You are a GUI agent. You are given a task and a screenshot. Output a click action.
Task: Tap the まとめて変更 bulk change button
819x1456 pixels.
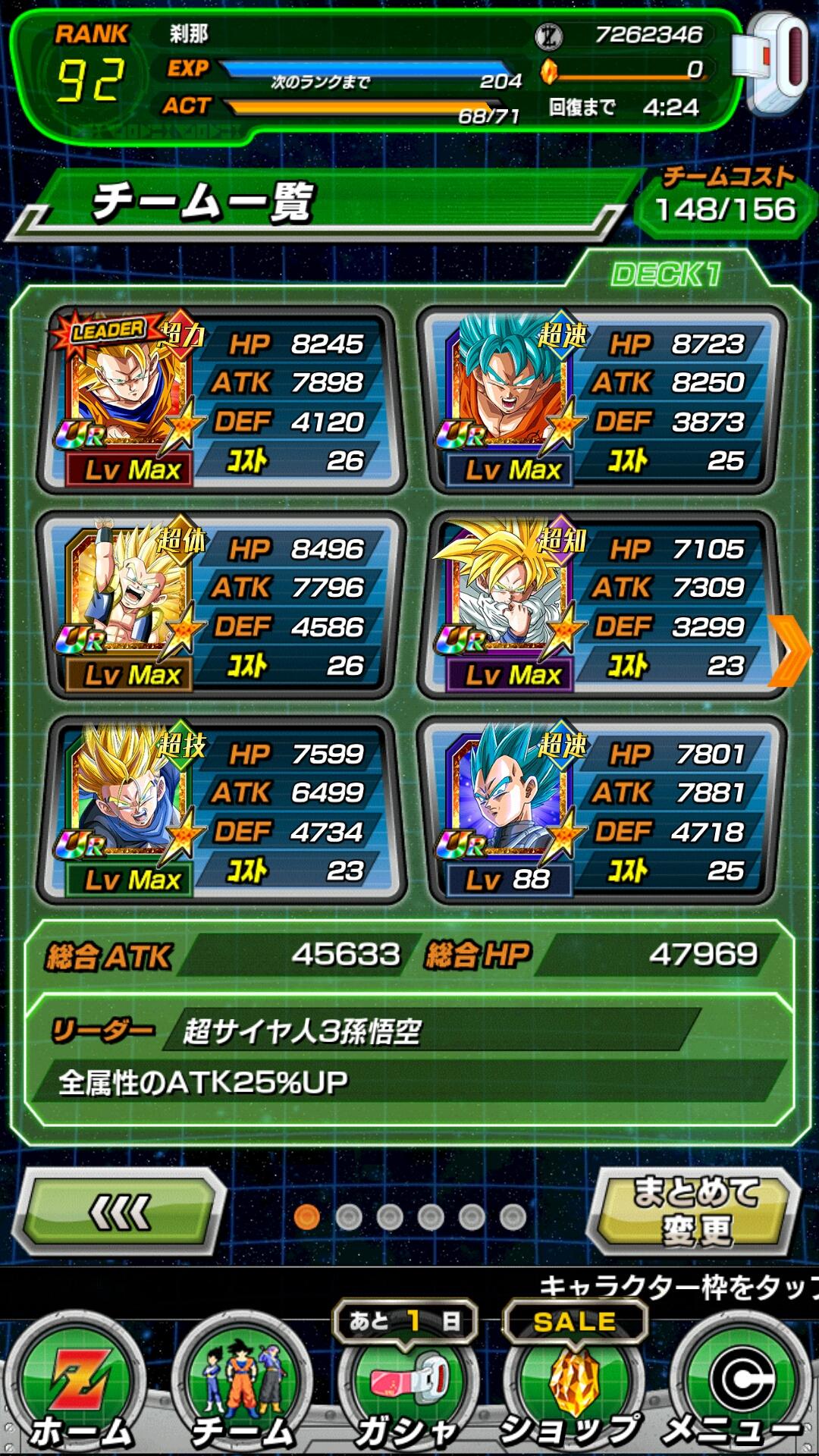695,1211
